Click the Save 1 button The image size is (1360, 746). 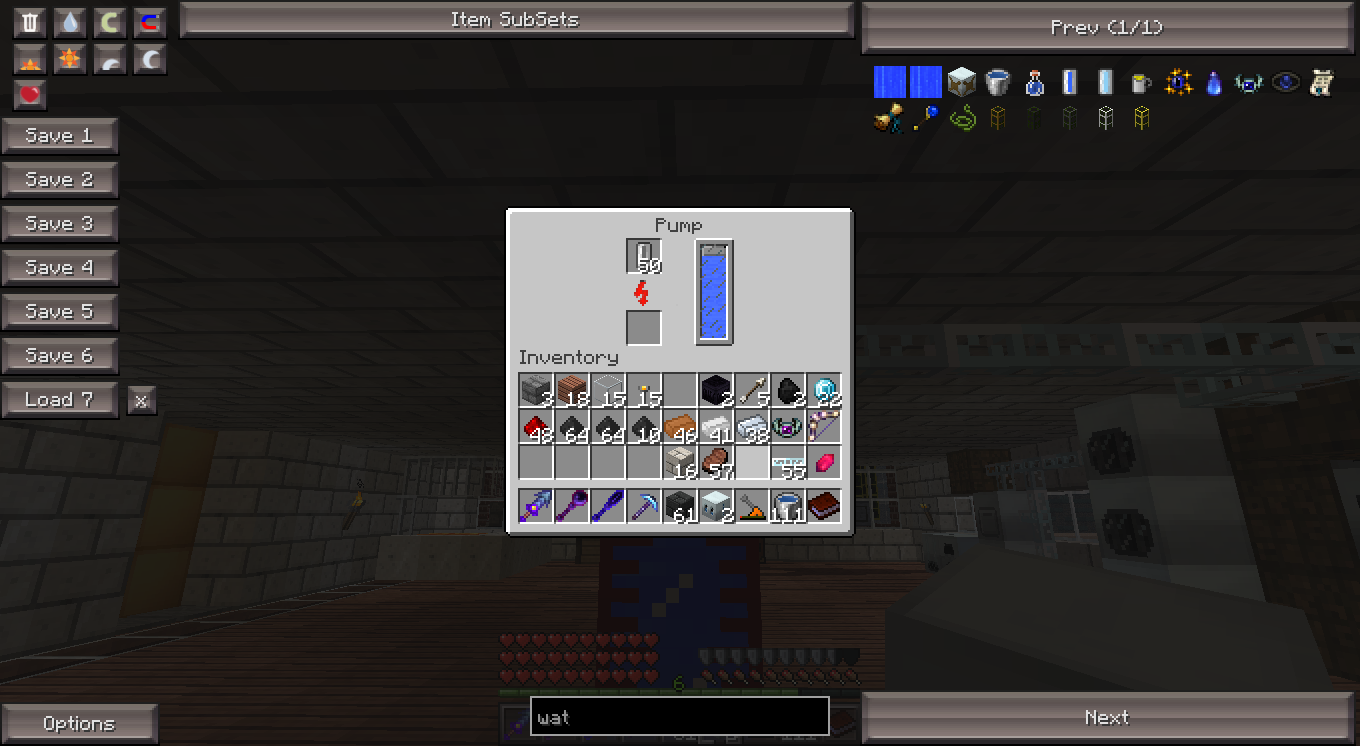[59, 136]
